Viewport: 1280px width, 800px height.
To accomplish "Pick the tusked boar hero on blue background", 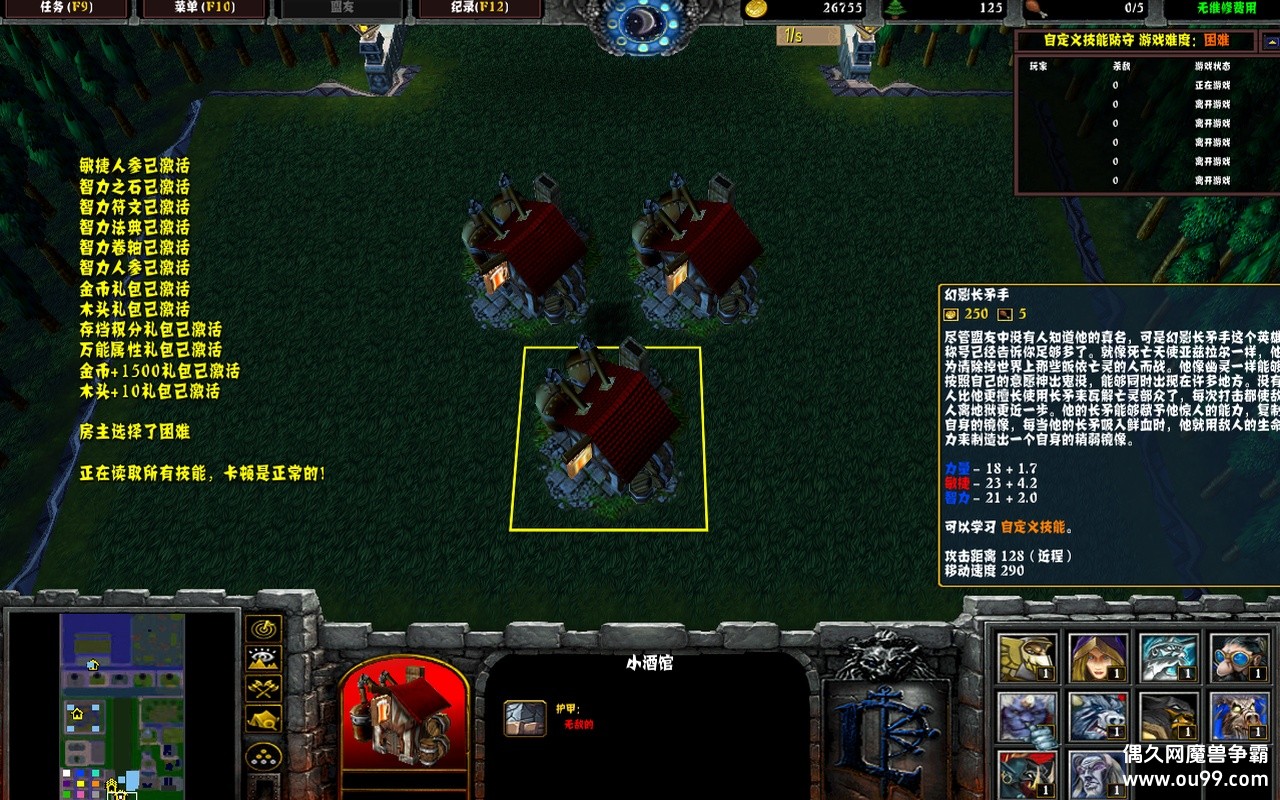I will pyautogui.click(x=1240, y=718).
